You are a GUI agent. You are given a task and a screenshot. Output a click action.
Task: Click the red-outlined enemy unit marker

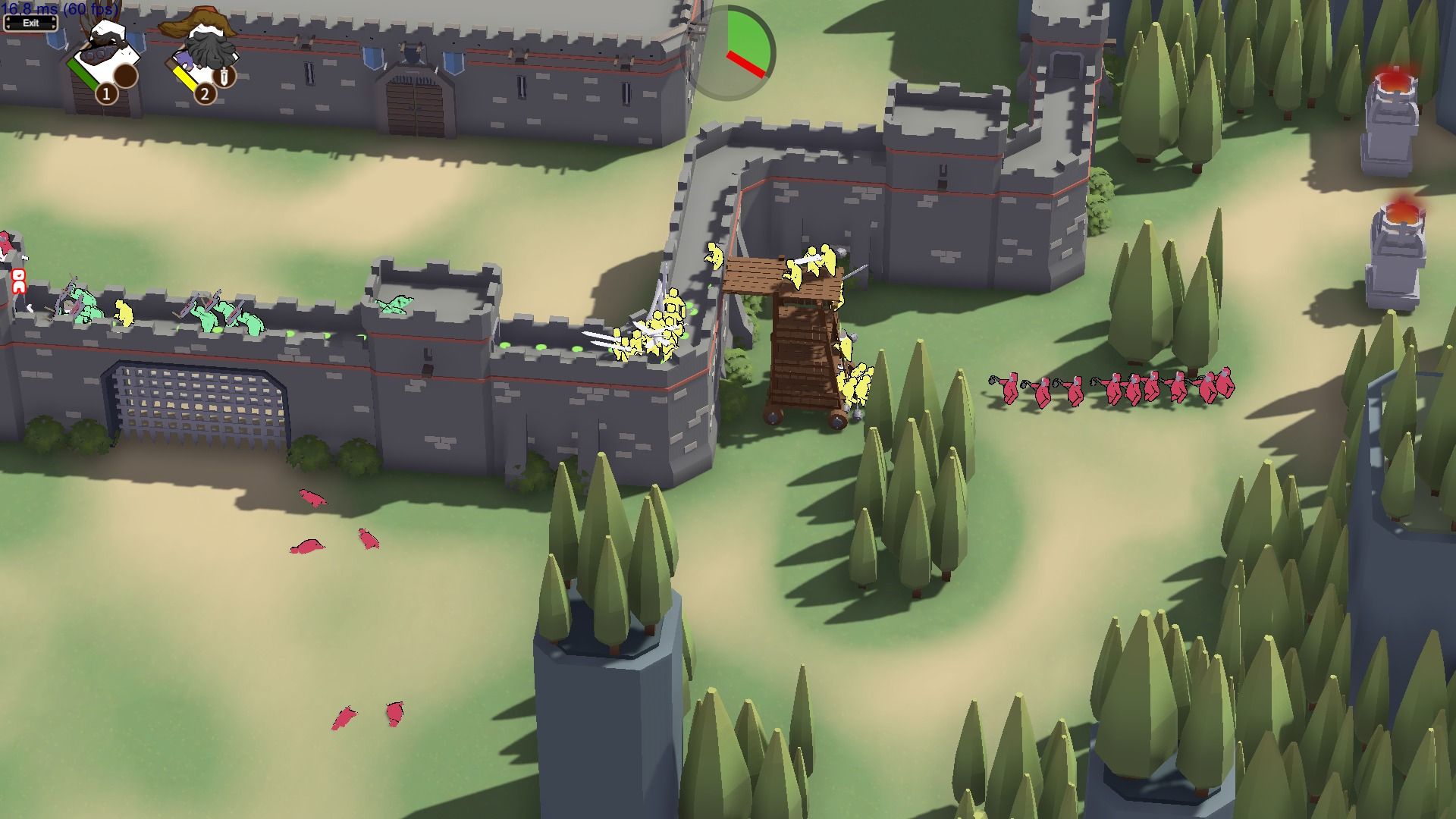click(x=19, y=281)
